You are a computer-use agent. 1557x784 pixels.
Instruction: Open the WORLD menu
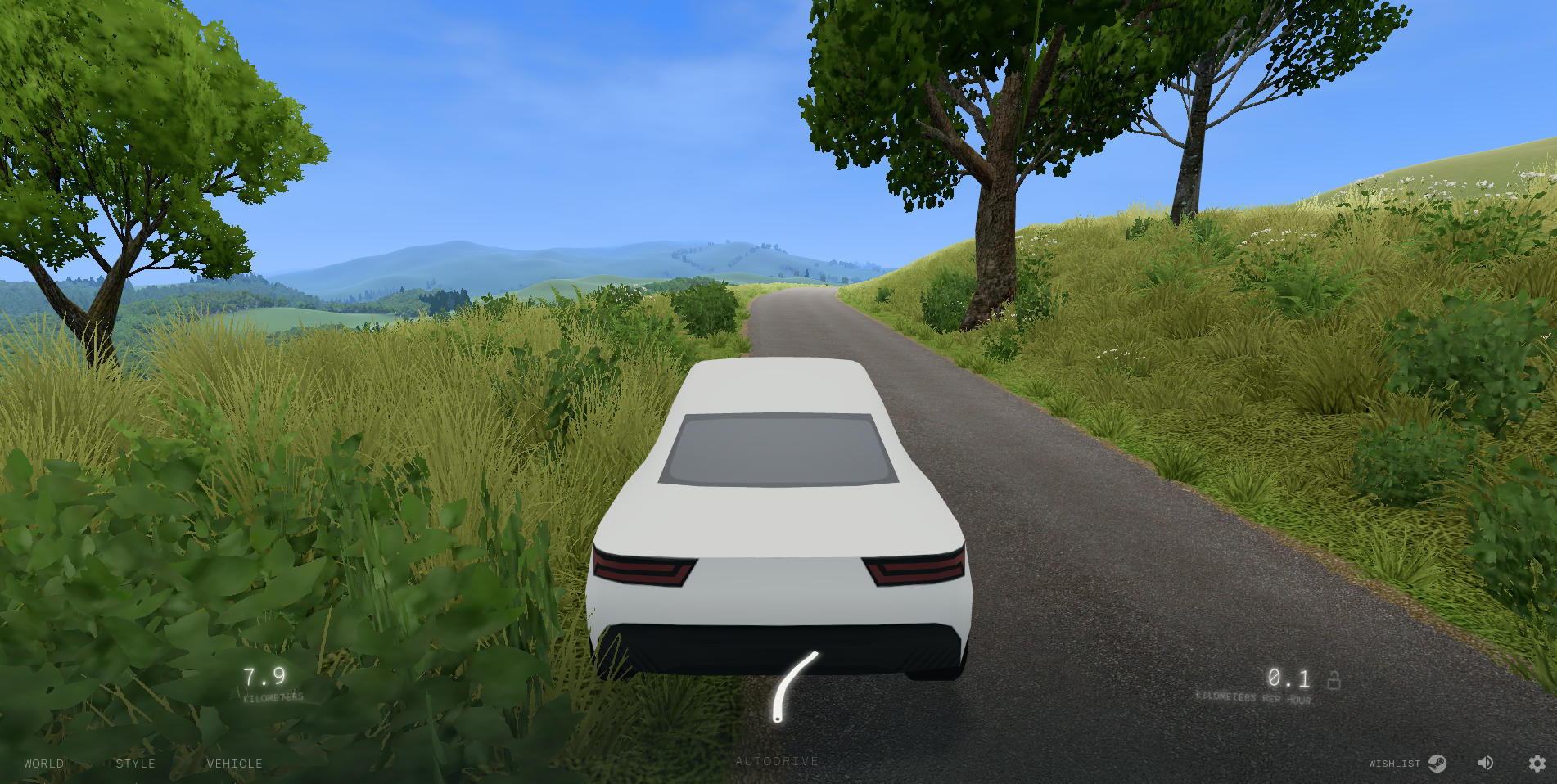click(45, 764)
